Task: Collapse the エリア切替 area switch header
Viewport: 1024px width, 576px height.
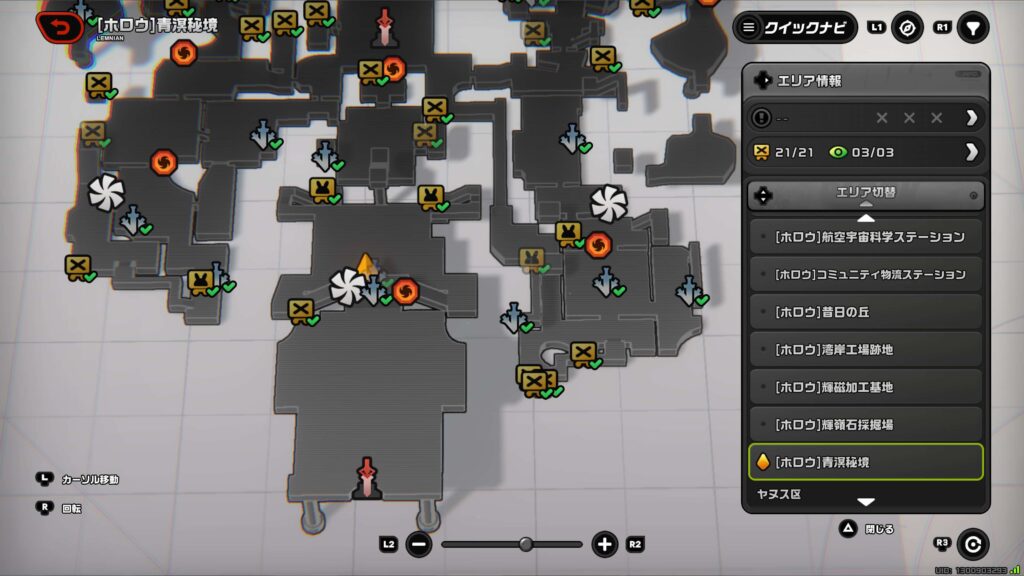Action: click(866, 195)
